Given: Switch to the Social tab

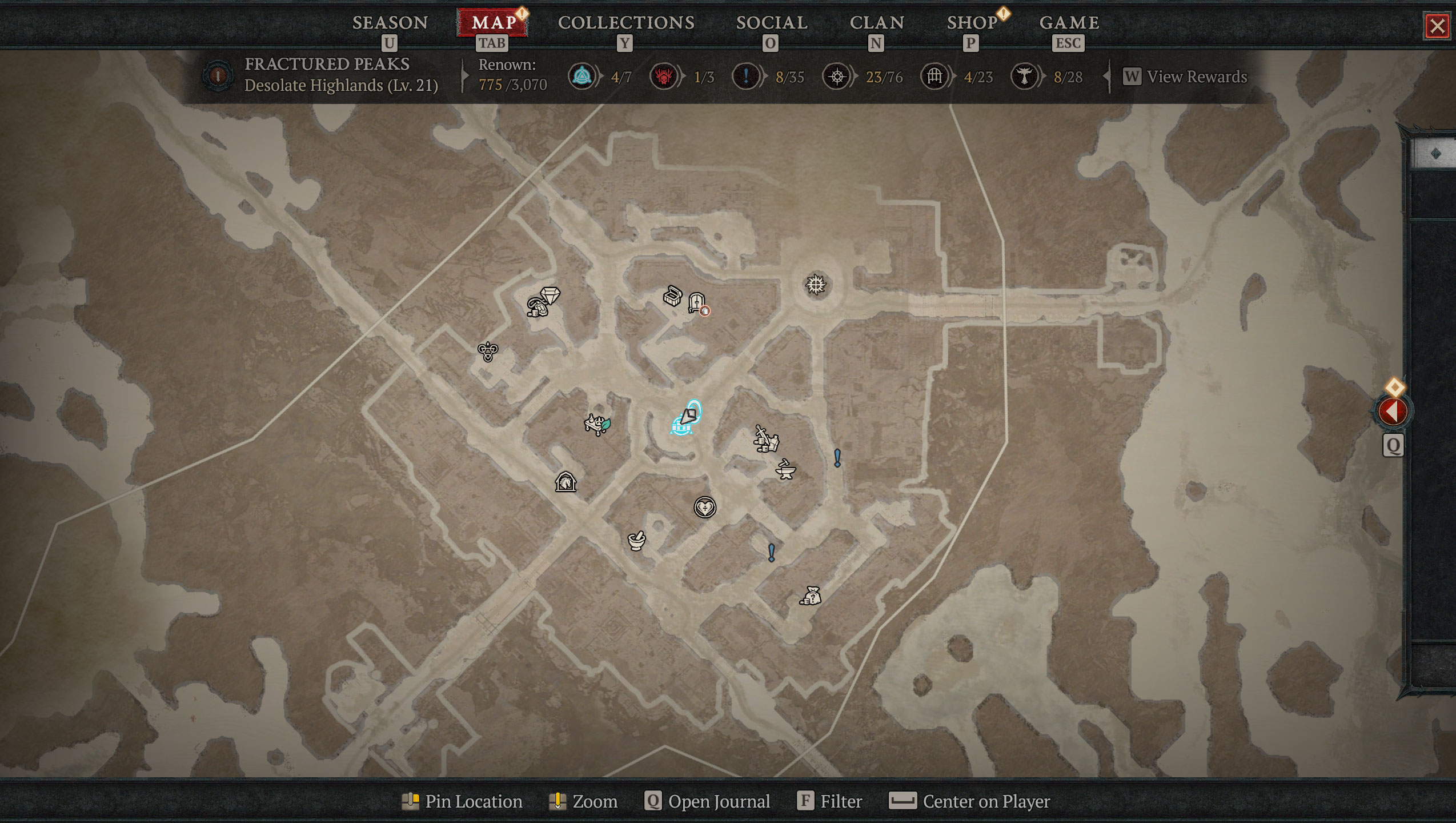Looking at the screenshot, I should click(x=771, y=23).
